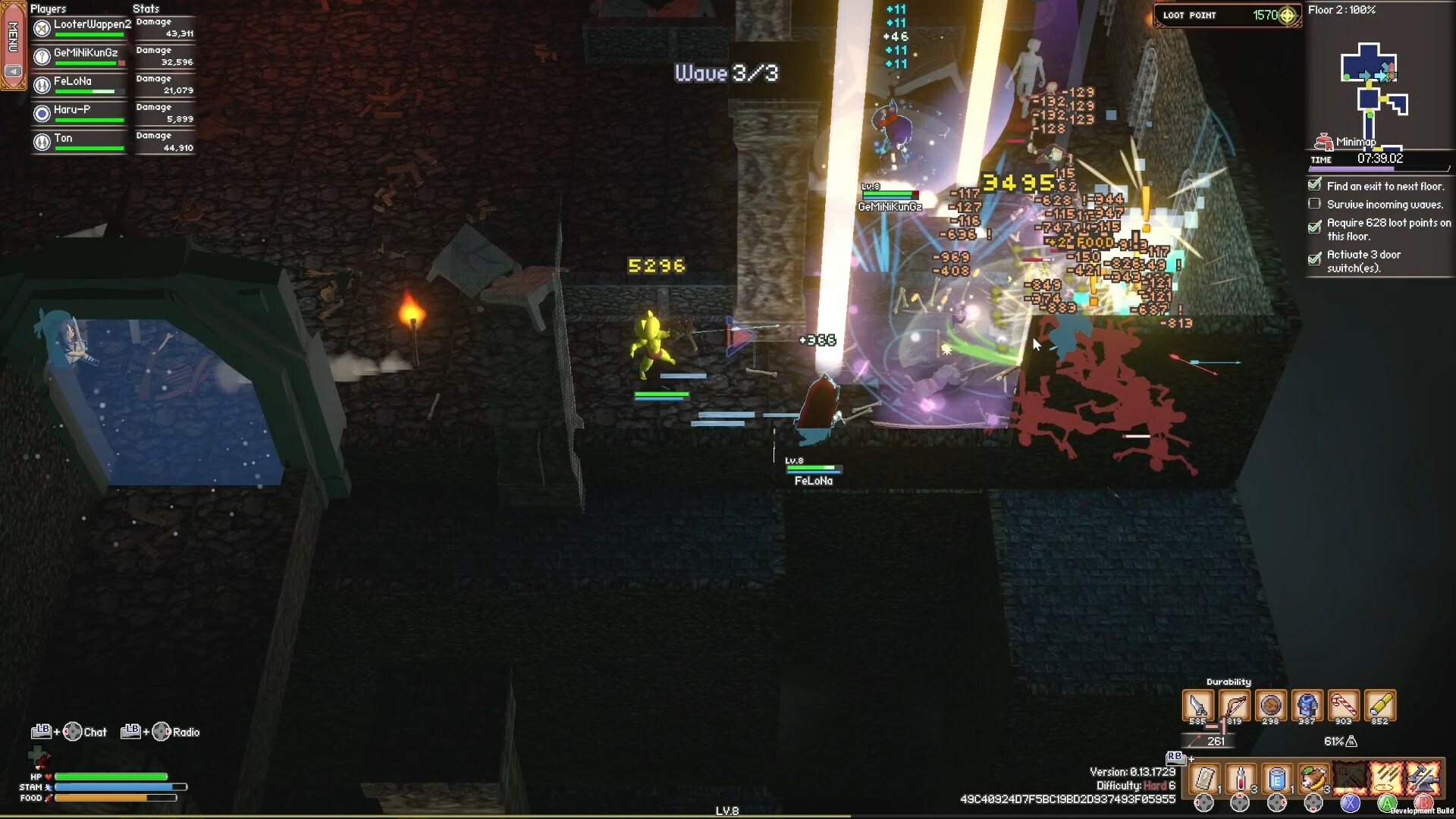Check the Survive incoming waves objective
The image size is (1456, 819).
pos(1314,203)
